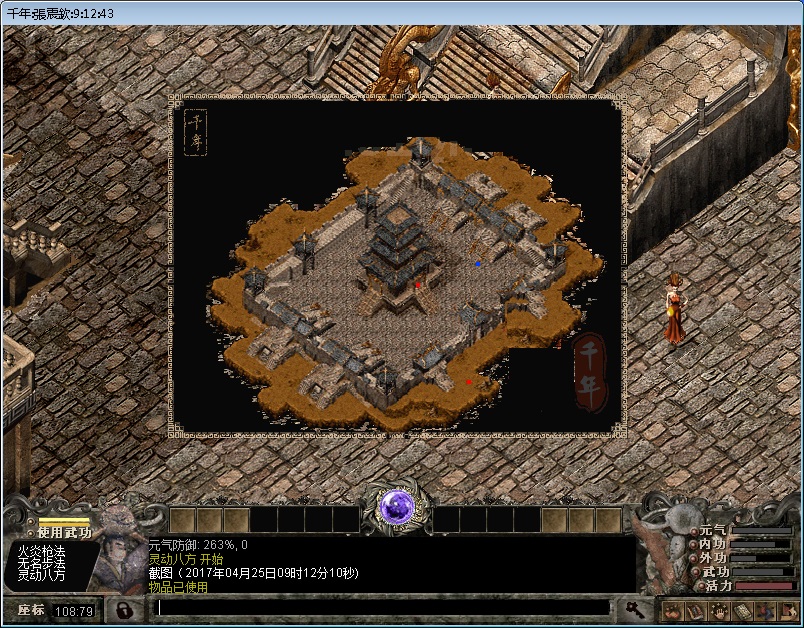Select the blue marker on the map
This screenshot has width=804, height=628.
click(478, 264)
